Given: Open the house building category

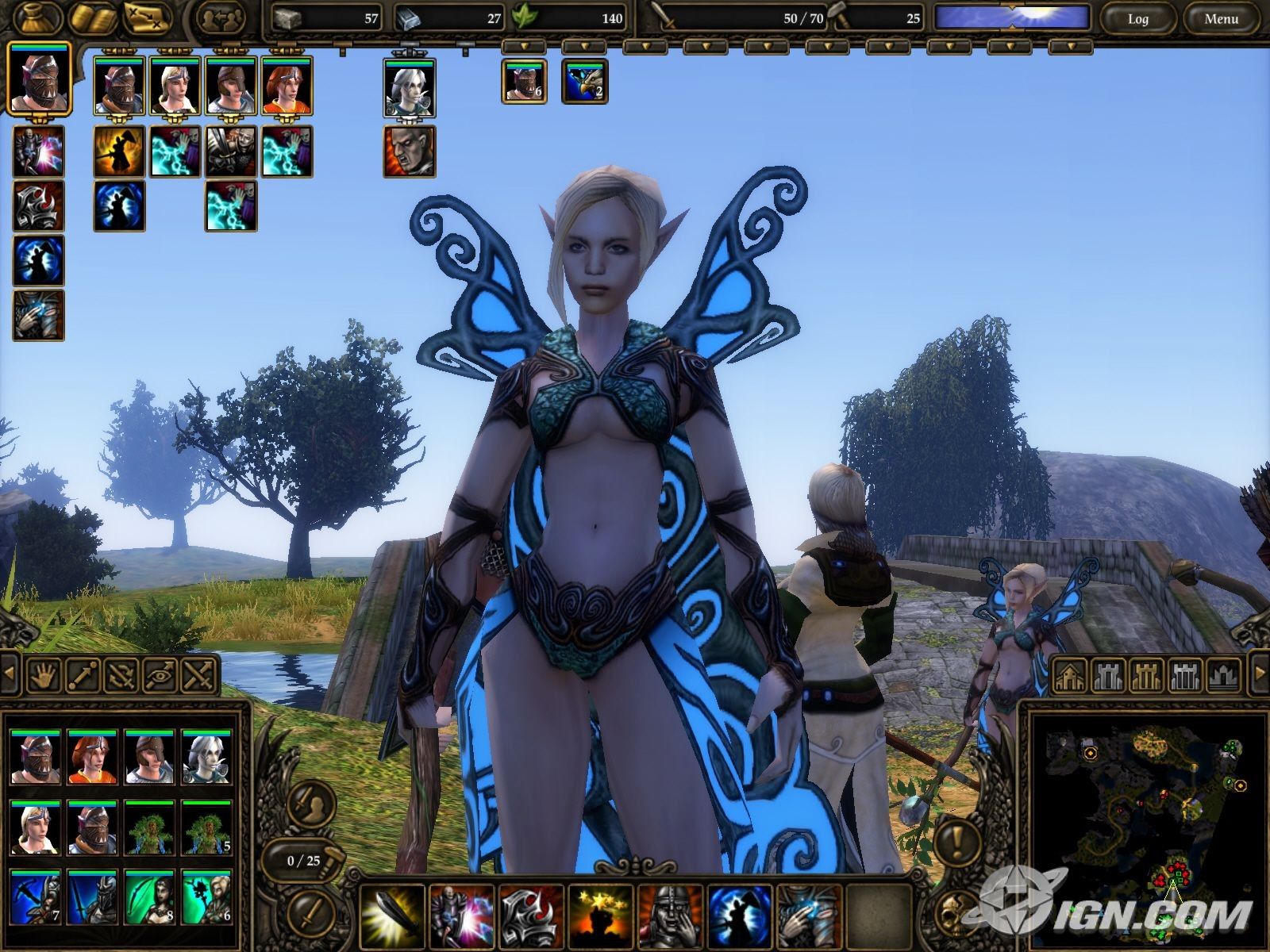Looking at the screenshot, I should pos(1070,675).
